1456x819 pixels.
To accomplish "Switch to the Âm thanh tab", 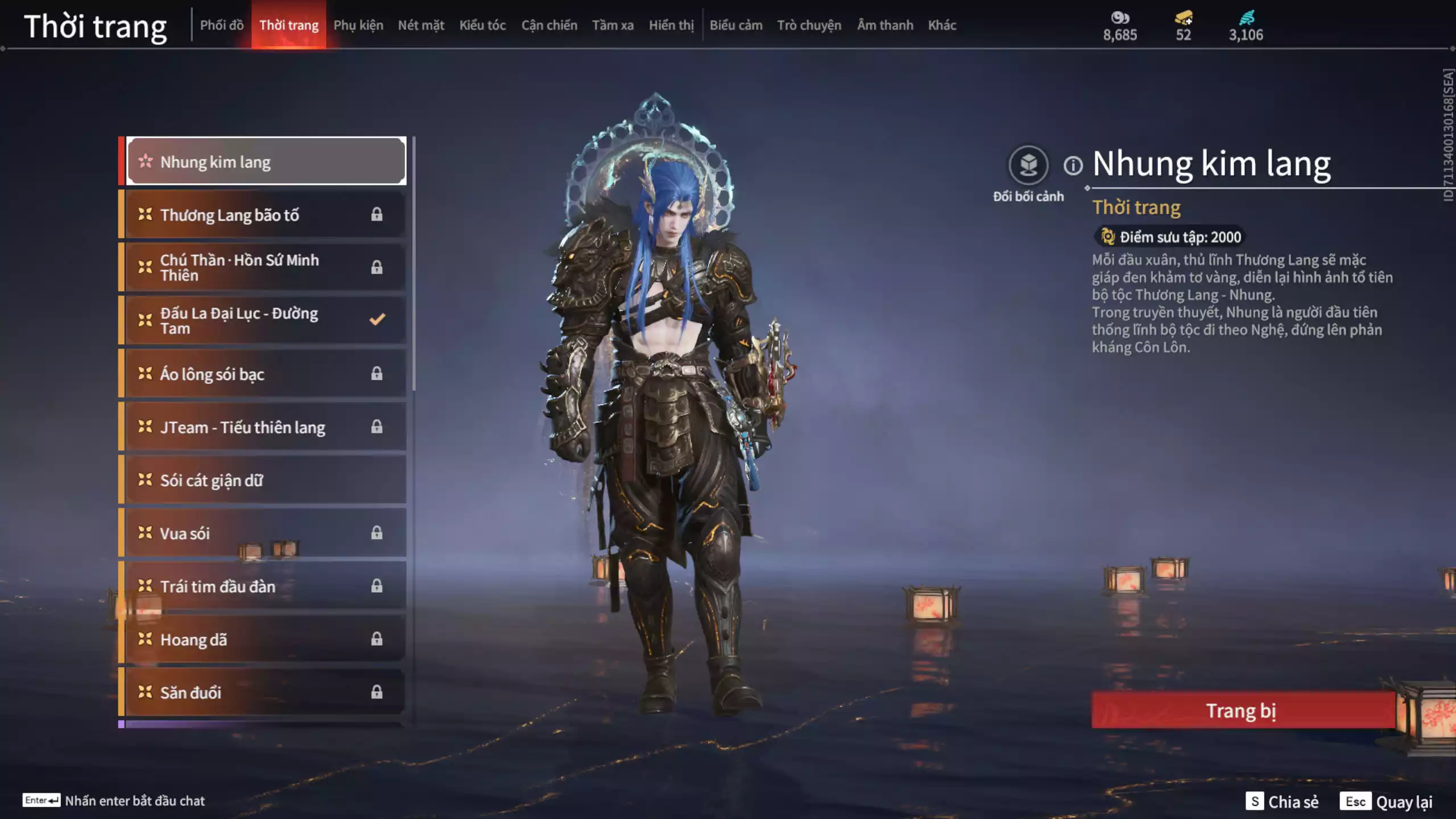I will pos(885,25).
